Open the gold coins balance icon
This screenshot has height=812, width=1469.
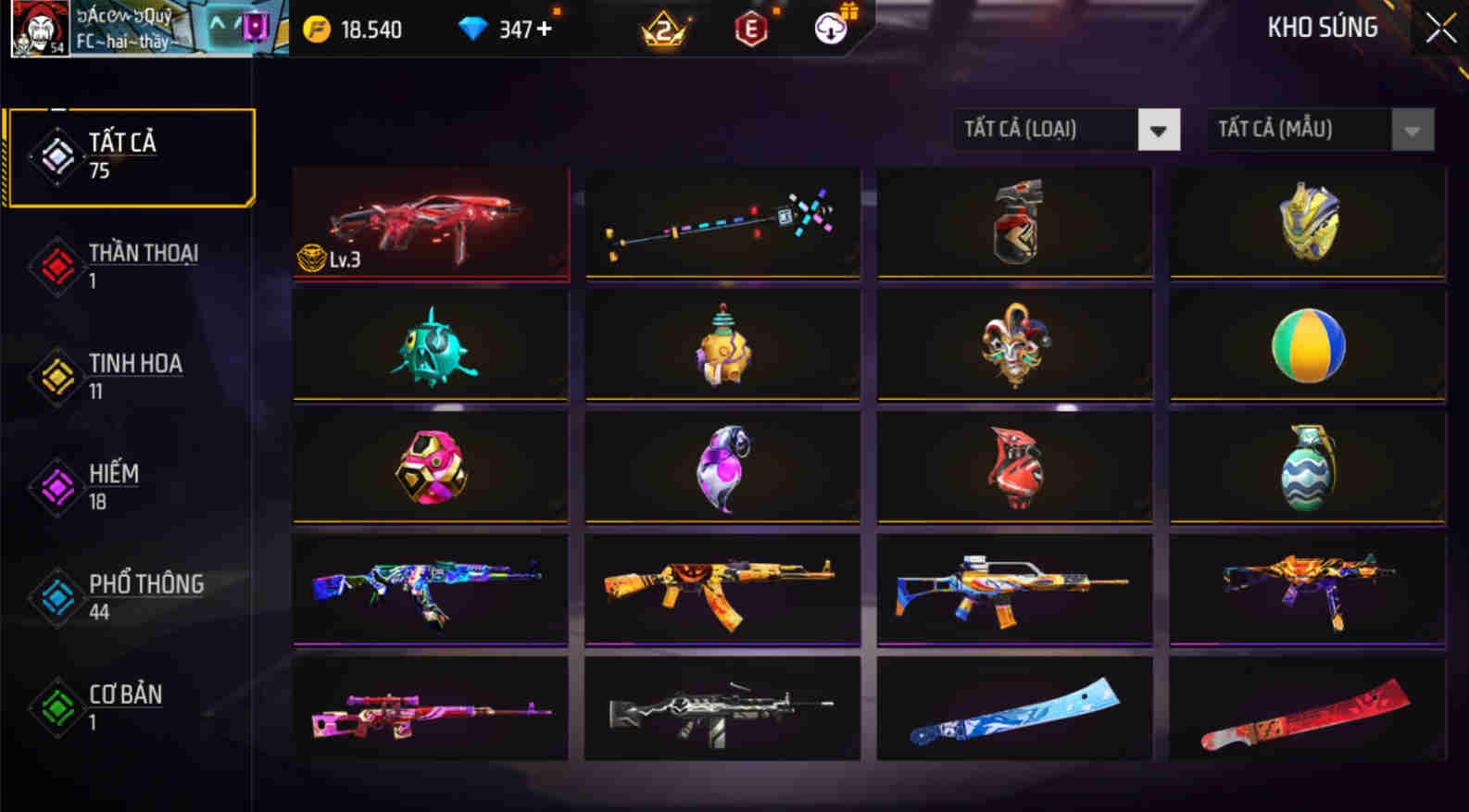tap(318, 28)
